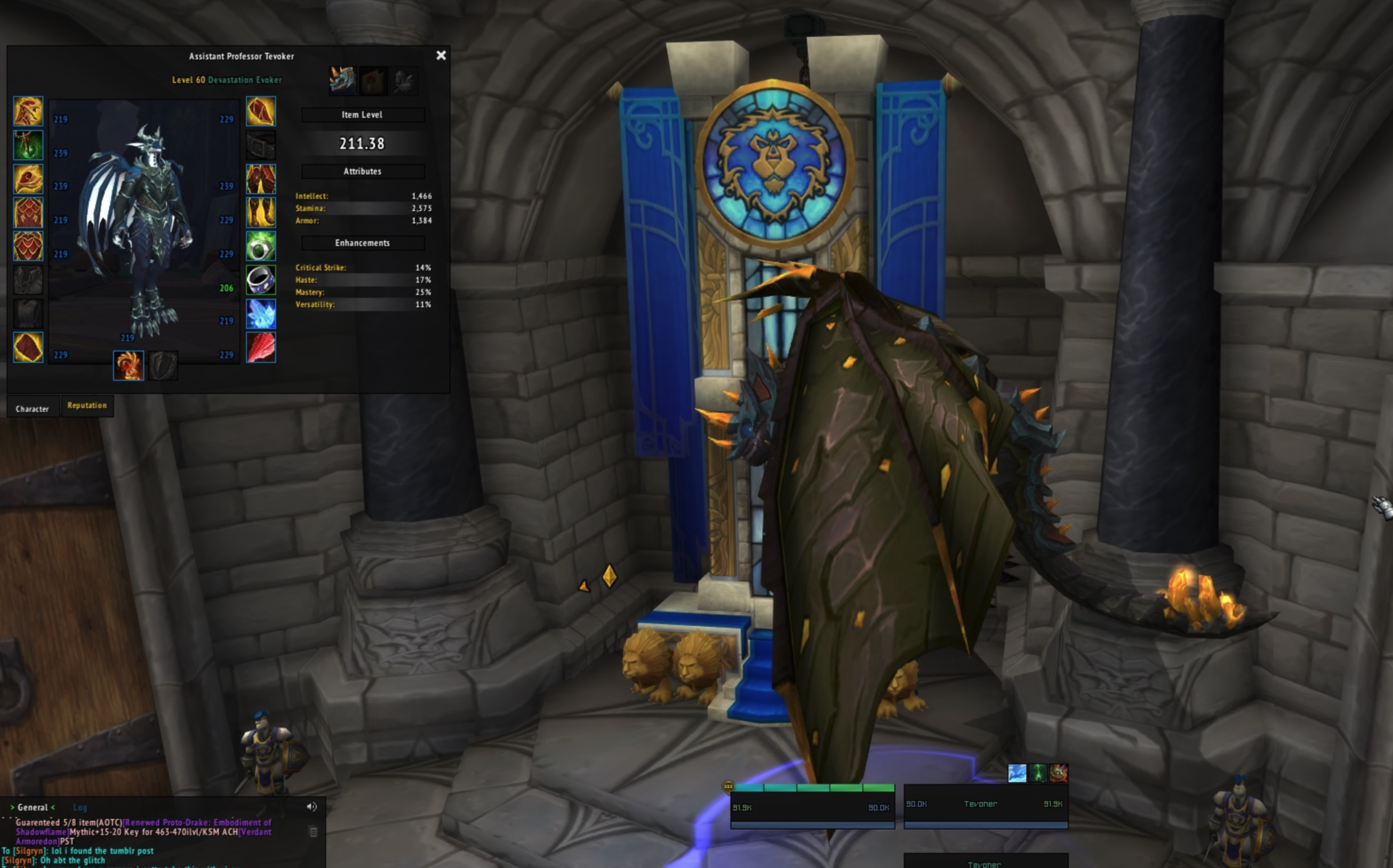Close the Assistant Professor Tevoker character panel
Viewport: 1393px width, 868px height.
441,56
